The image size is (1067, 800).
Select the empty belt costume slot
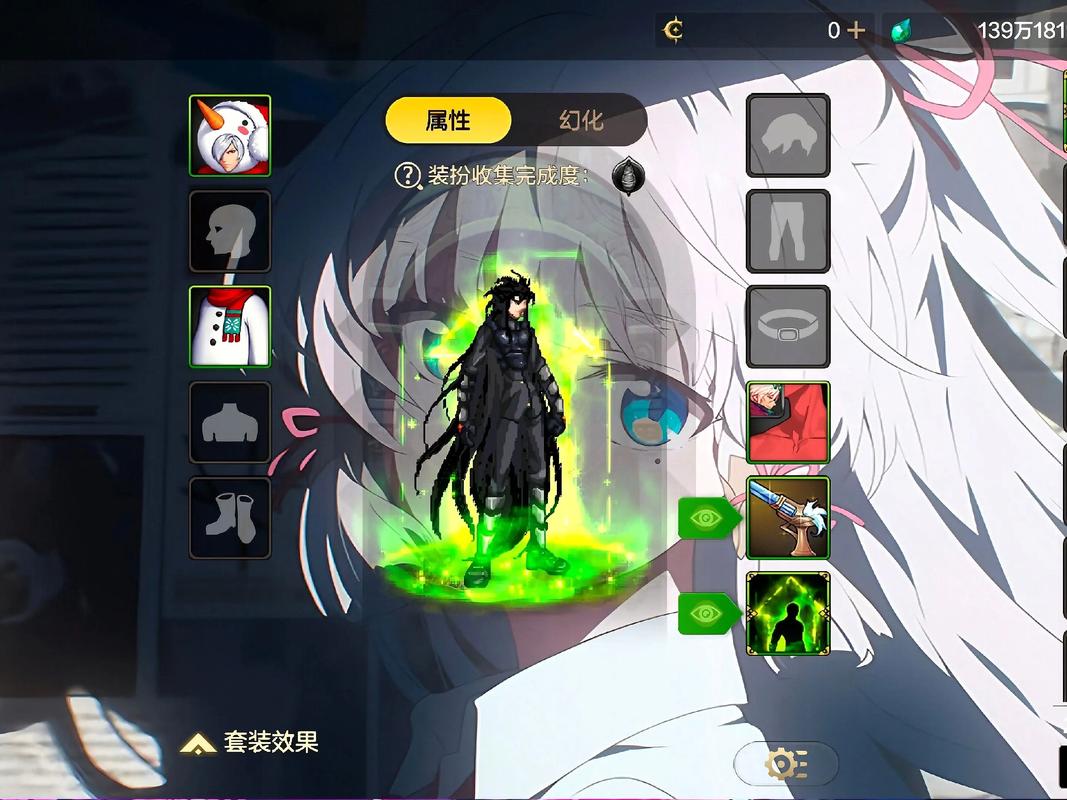(788, 327)
